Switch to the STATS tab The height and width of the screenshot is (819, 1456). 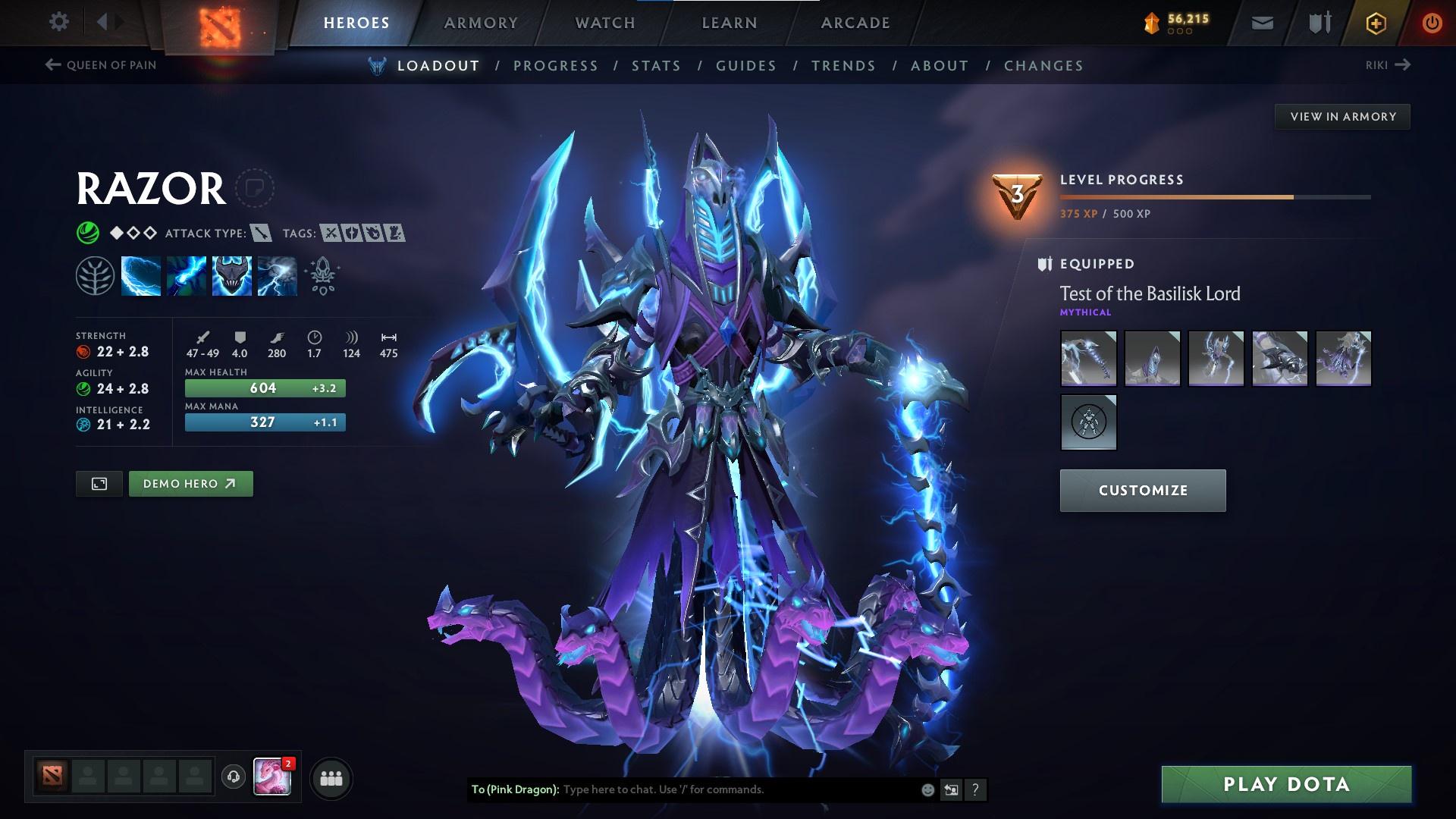click(656, 65)
